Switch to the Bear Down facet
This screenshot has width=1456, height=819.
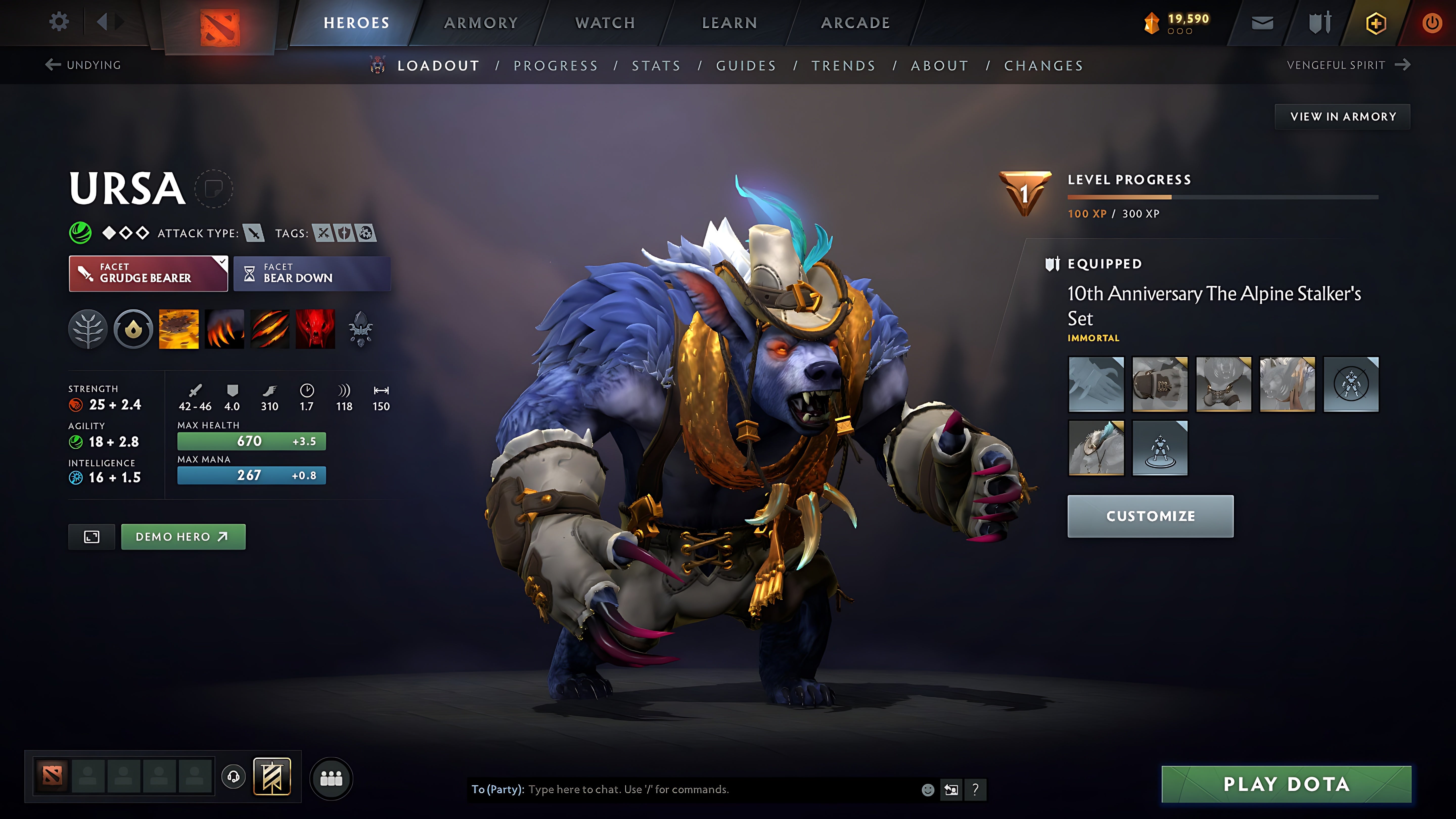(311, 274)
